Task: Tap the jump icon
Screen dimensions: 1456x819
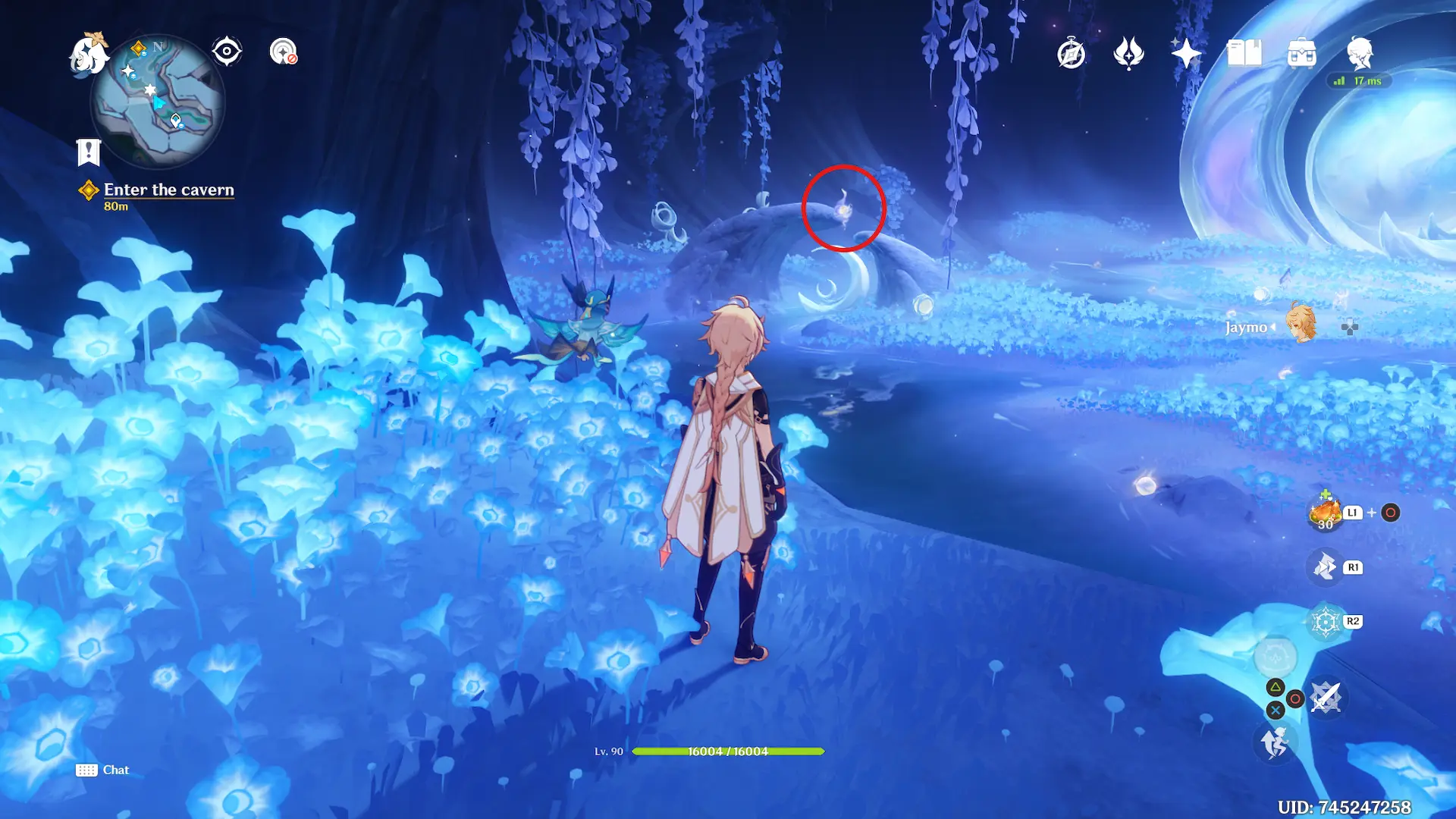Action: pyautogui.click(x=1275, y=742)
